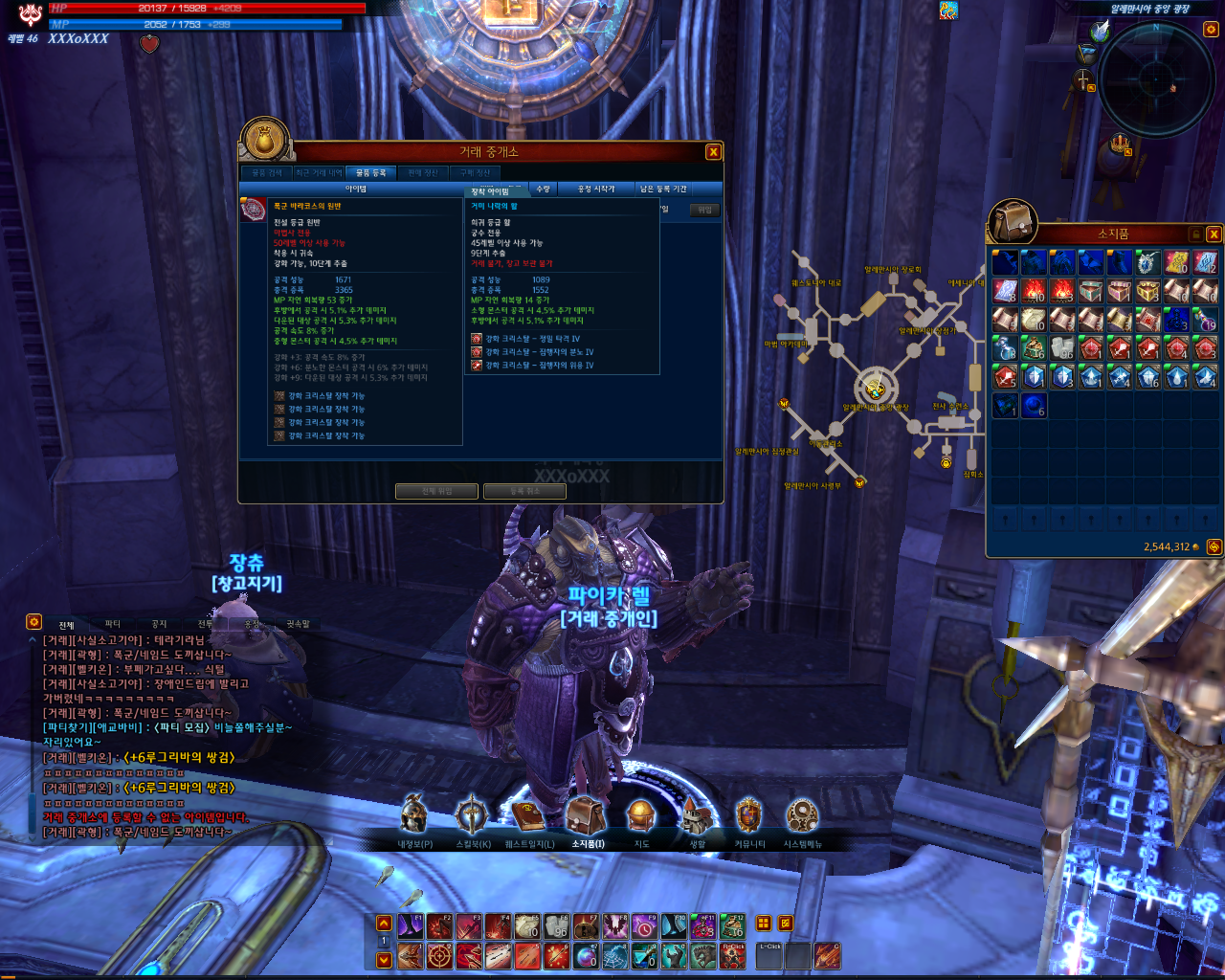The width and height of the screenshot is (1225, 980).
Task: Open the 최근 거래 내역 tab
Action: [x=319, y=173]
